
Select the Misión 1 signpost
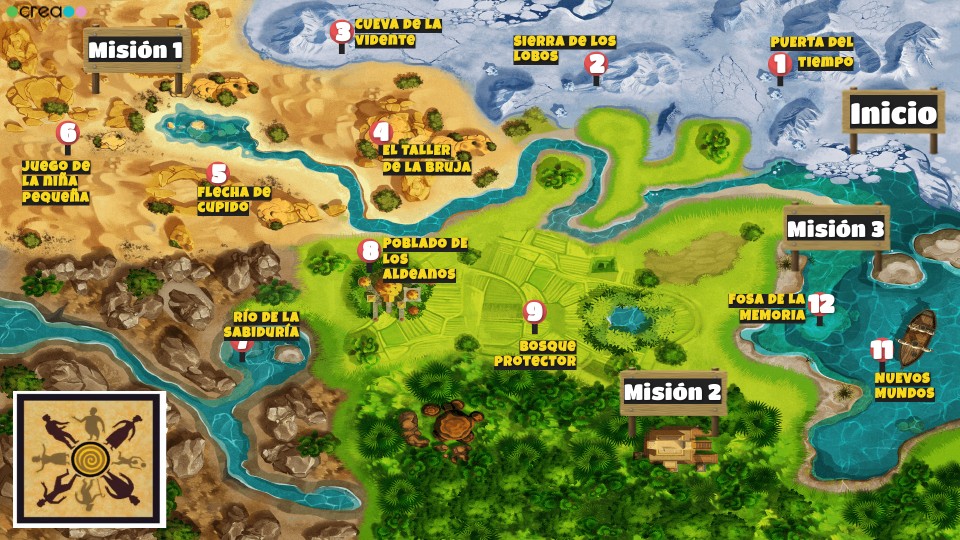coord(136,50)
